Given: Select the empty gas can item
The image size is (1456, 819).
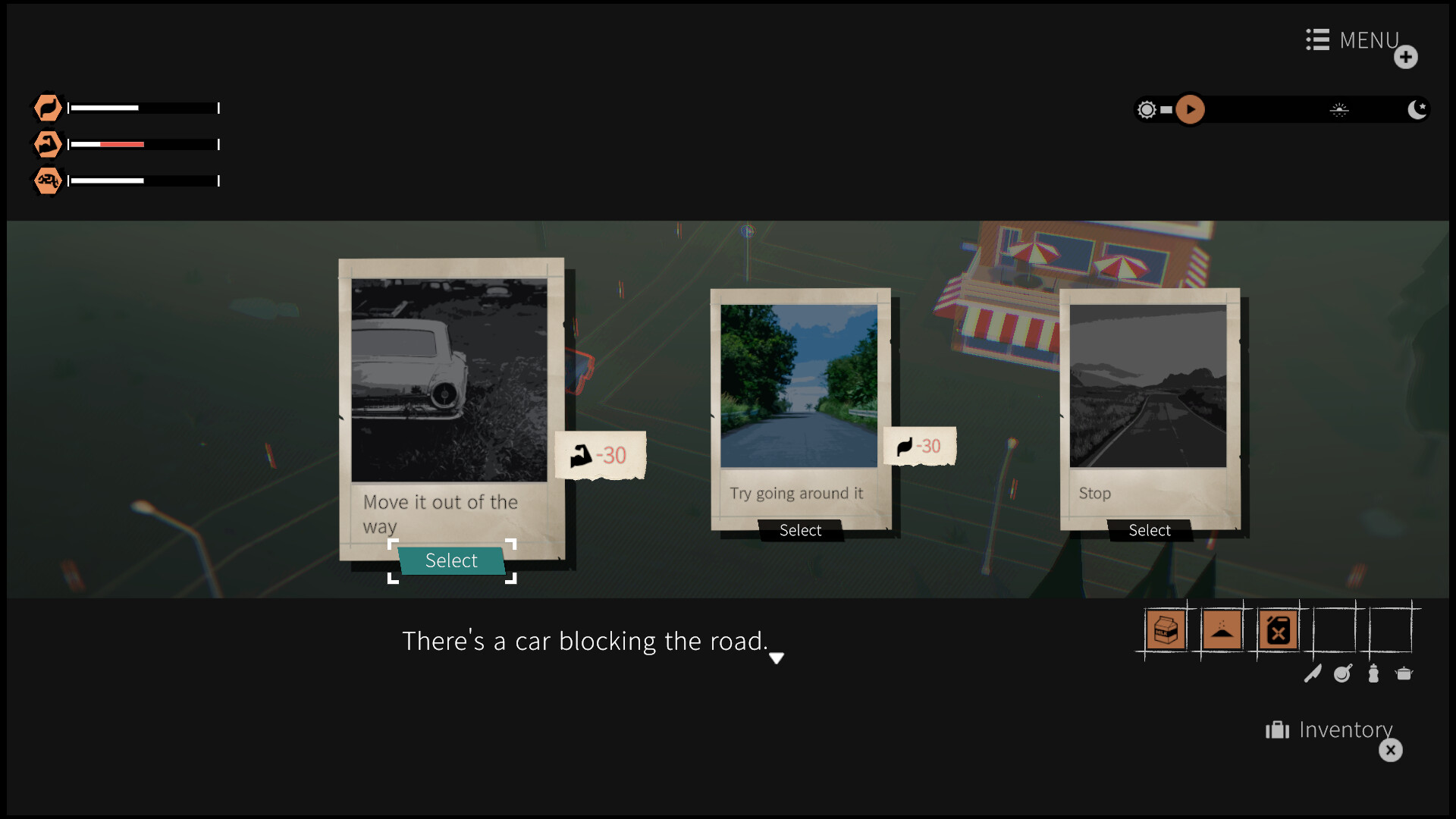Looking at the screenshot, I should 1277,629.
